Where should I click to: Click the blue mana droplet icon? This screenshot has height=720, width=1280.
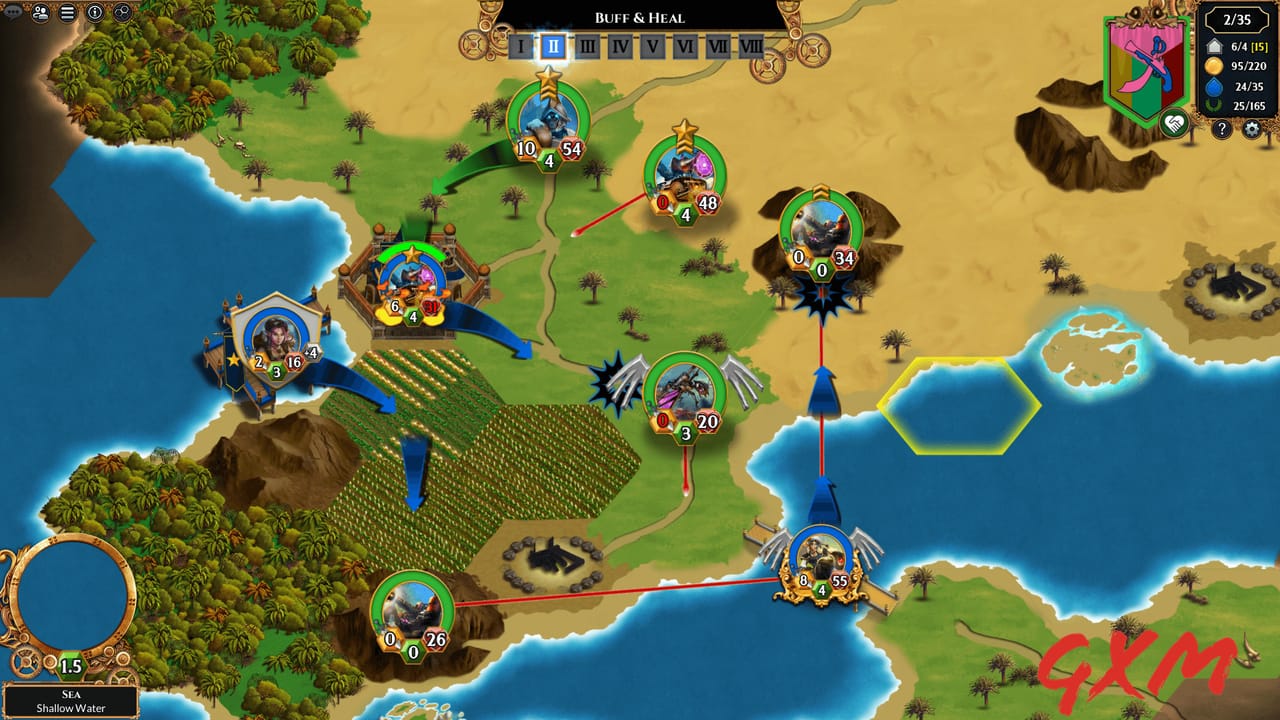tap(1214, 86)
